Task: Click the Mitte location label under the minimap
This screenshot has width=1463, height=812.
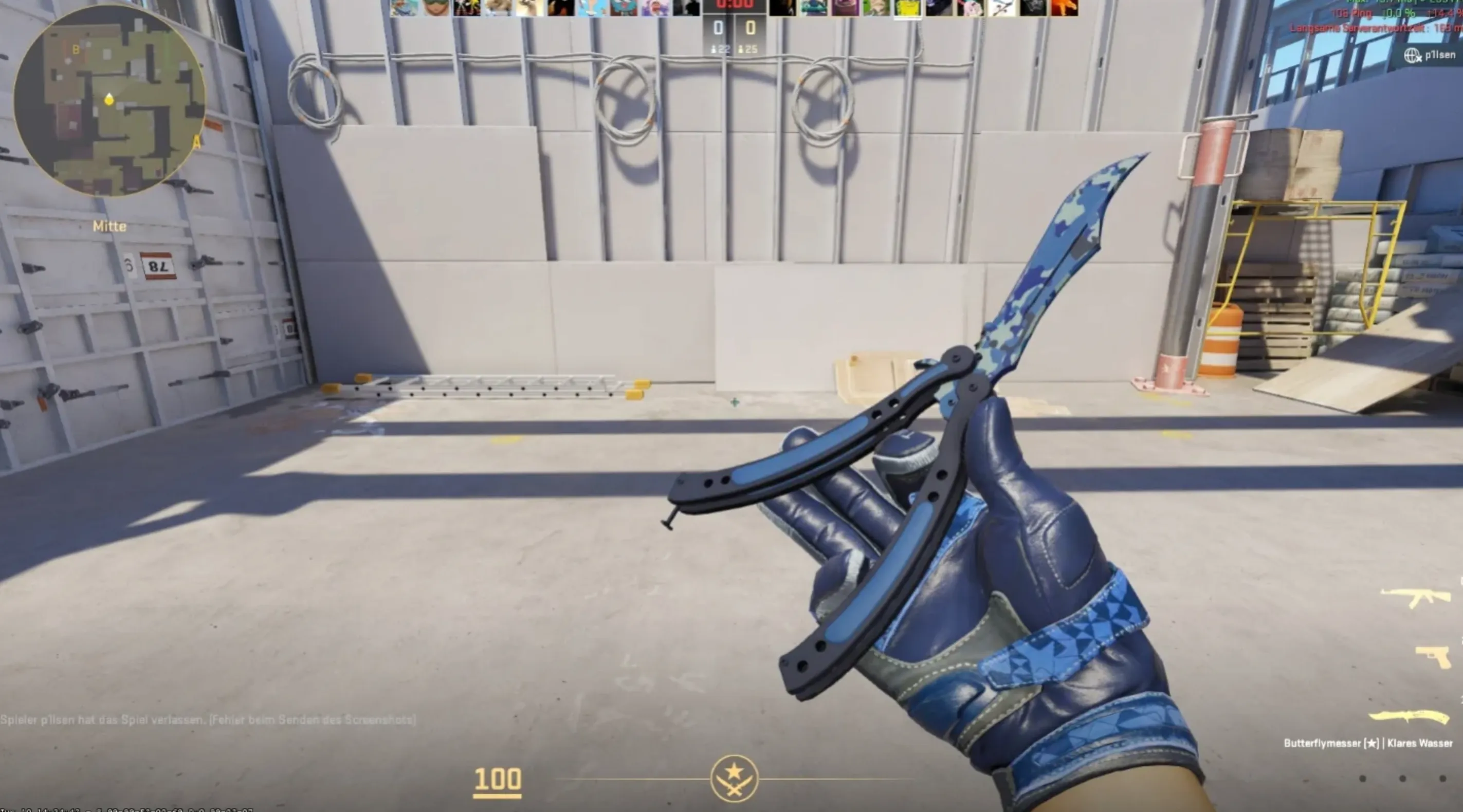Action: [x=110, y=227]
